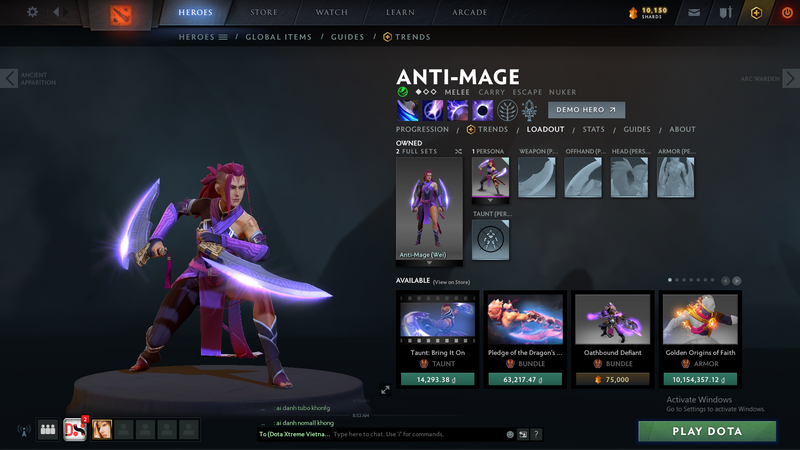800x450 pixels.
Task: Go to the Learn tab
Action: point(400,13)
